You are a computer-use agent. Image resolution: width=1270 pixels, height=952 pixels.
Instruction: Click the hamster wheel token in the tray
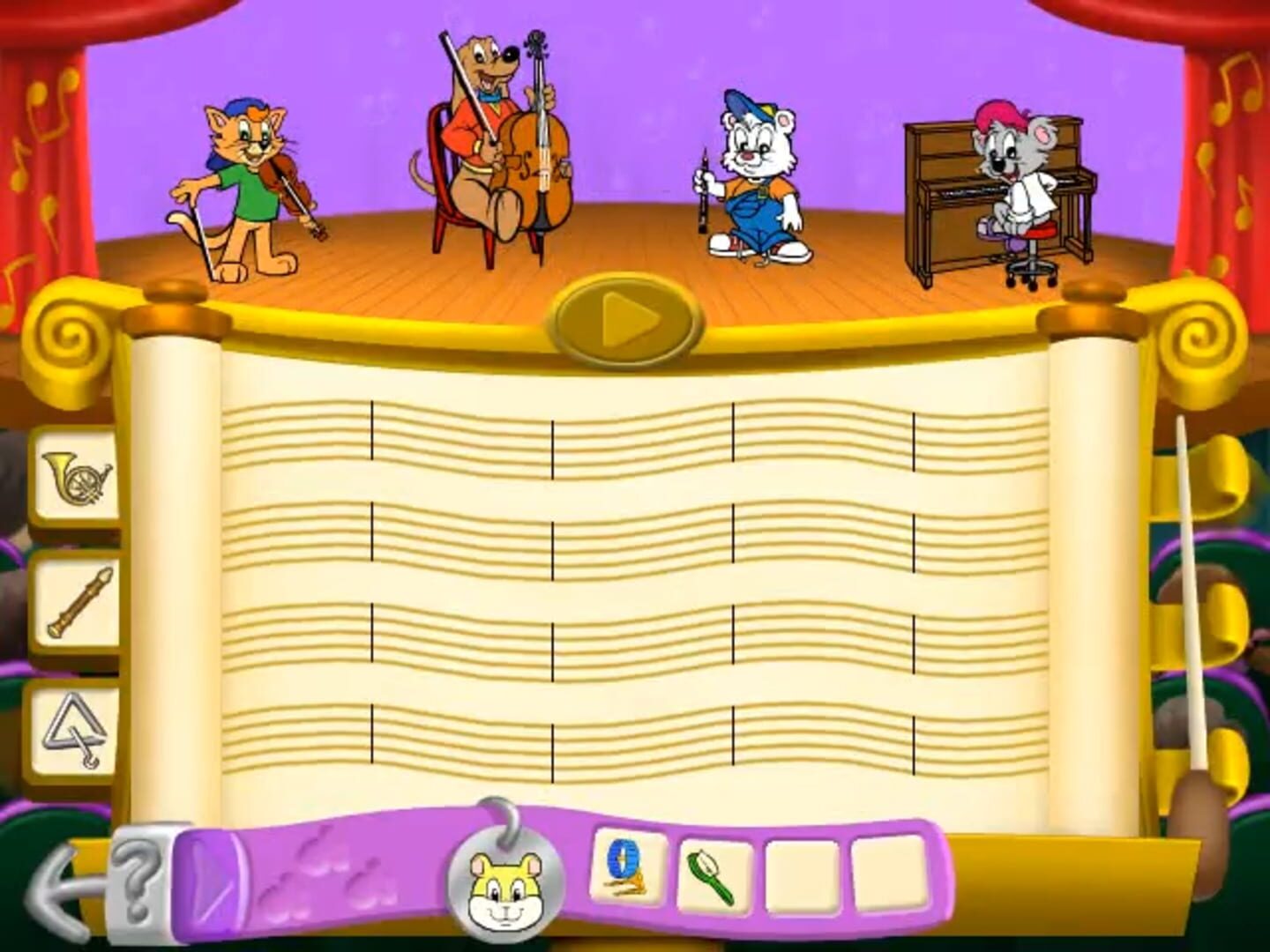626,873
